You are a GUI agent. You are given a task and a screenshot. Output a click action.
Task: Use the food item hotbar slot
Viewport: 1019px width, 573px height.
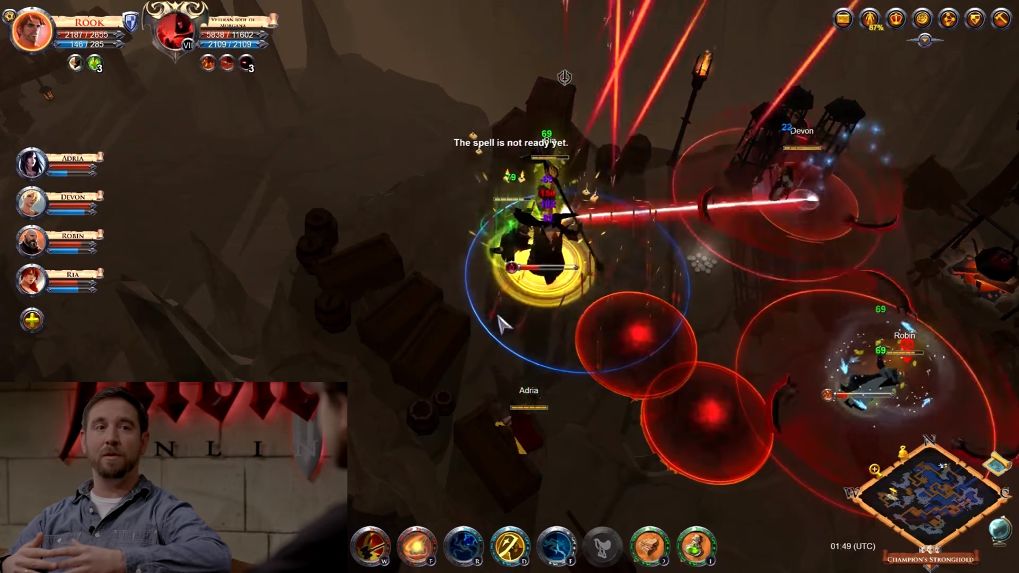(650, 546)
